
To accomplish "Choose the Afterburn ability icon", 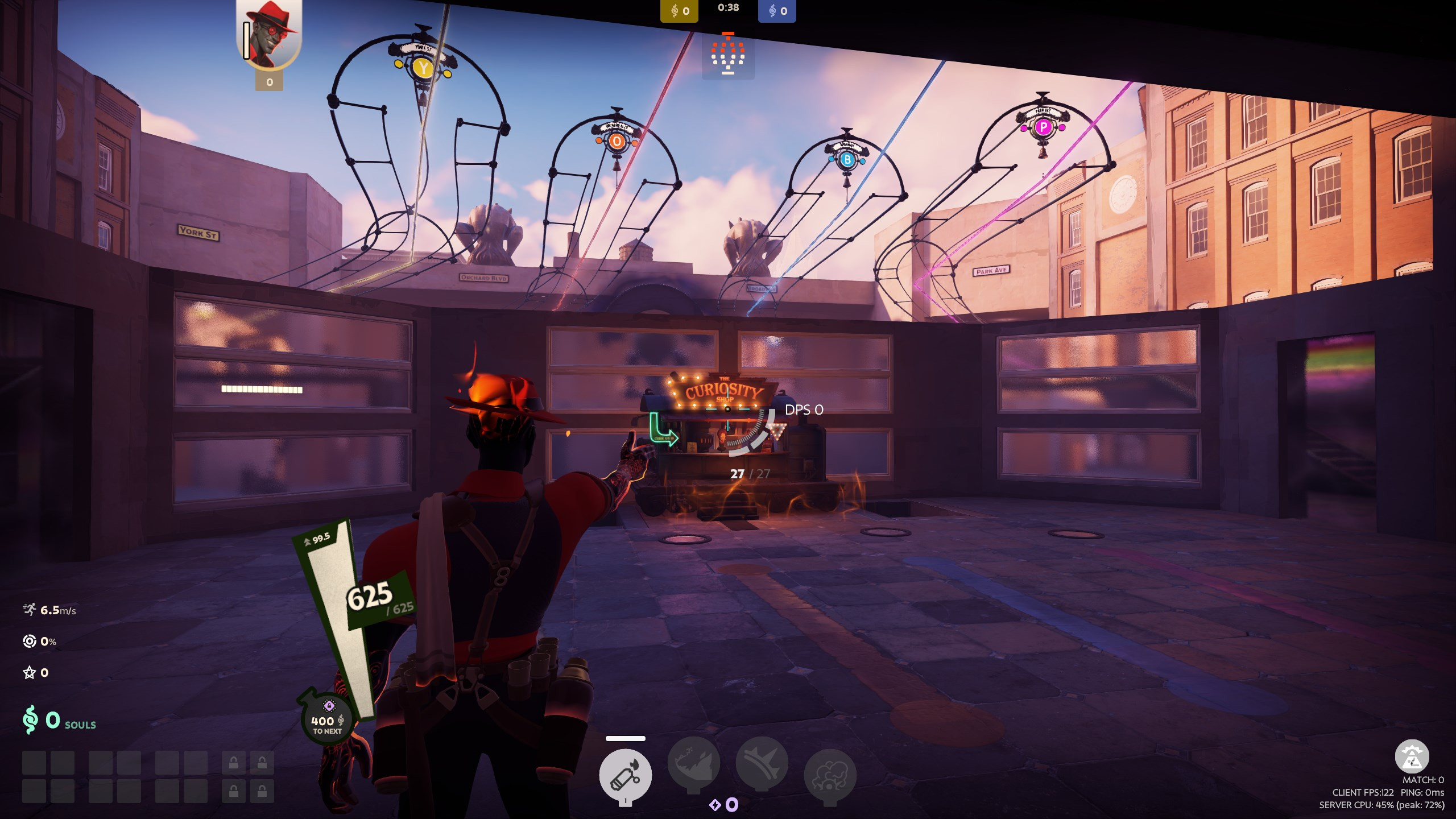I will point(762,764).
